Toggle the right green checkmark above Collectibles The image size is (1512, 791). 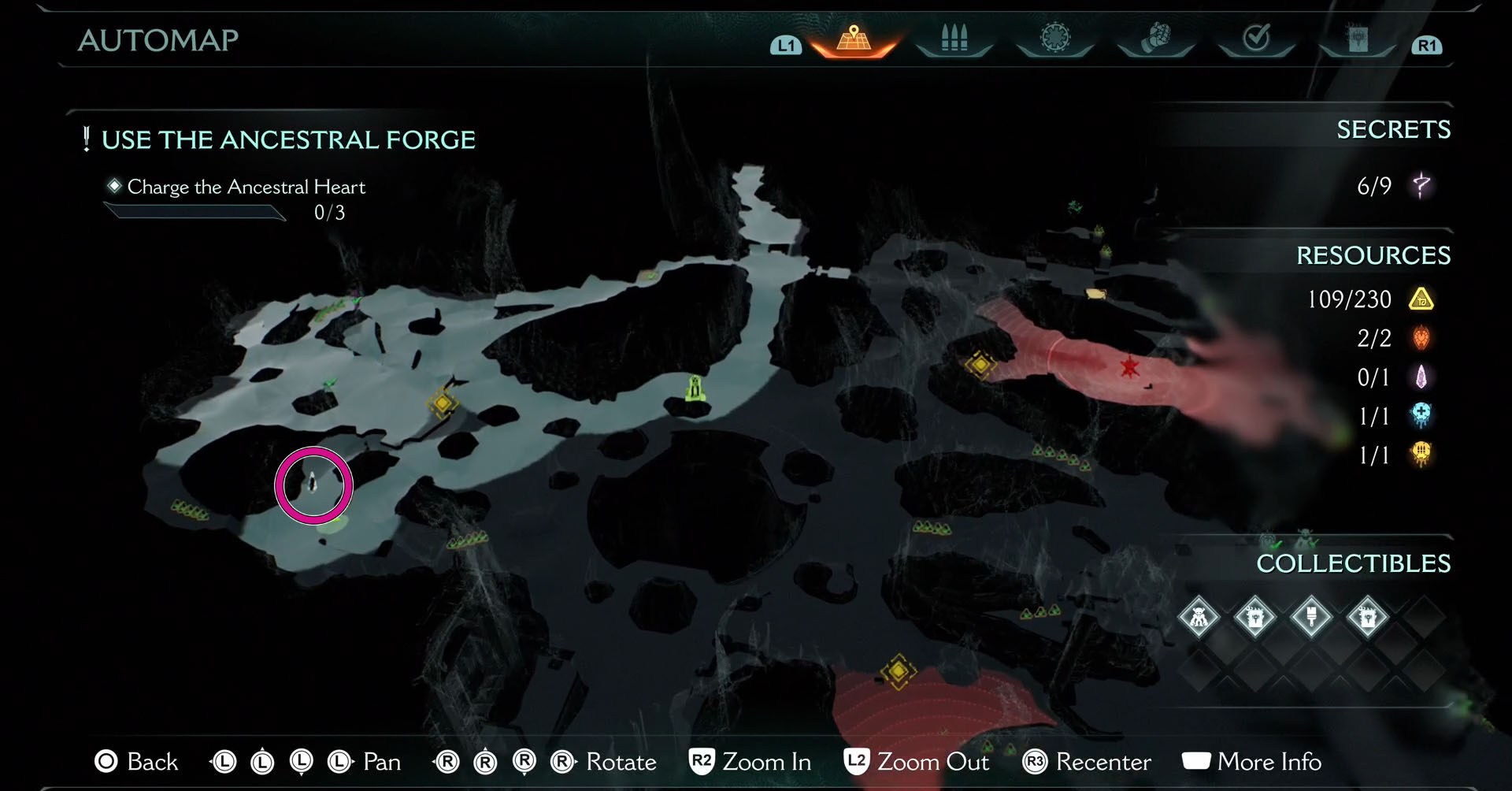pos(1314,543)
